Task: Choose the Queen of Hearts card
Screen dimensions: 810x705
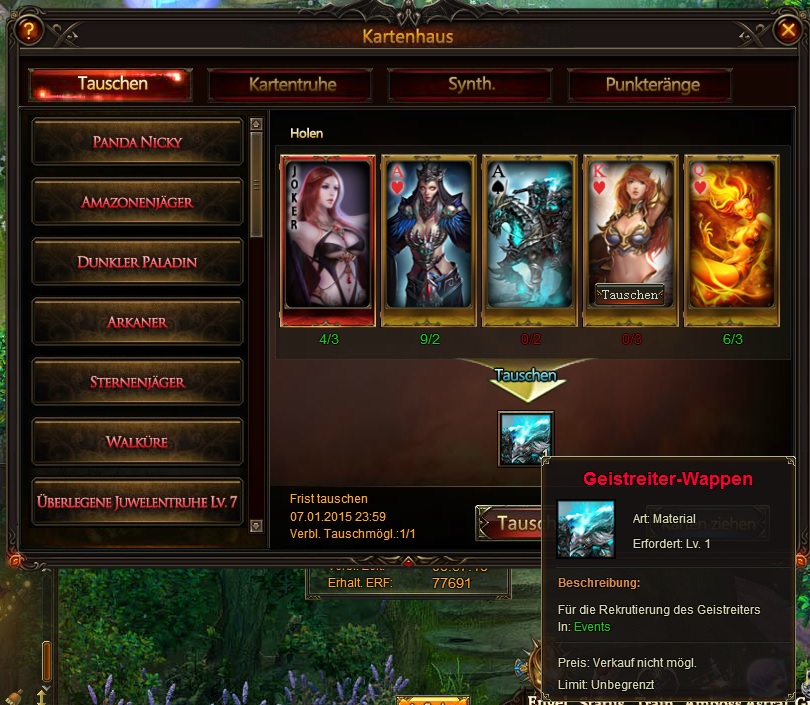Action: point(731,240)
